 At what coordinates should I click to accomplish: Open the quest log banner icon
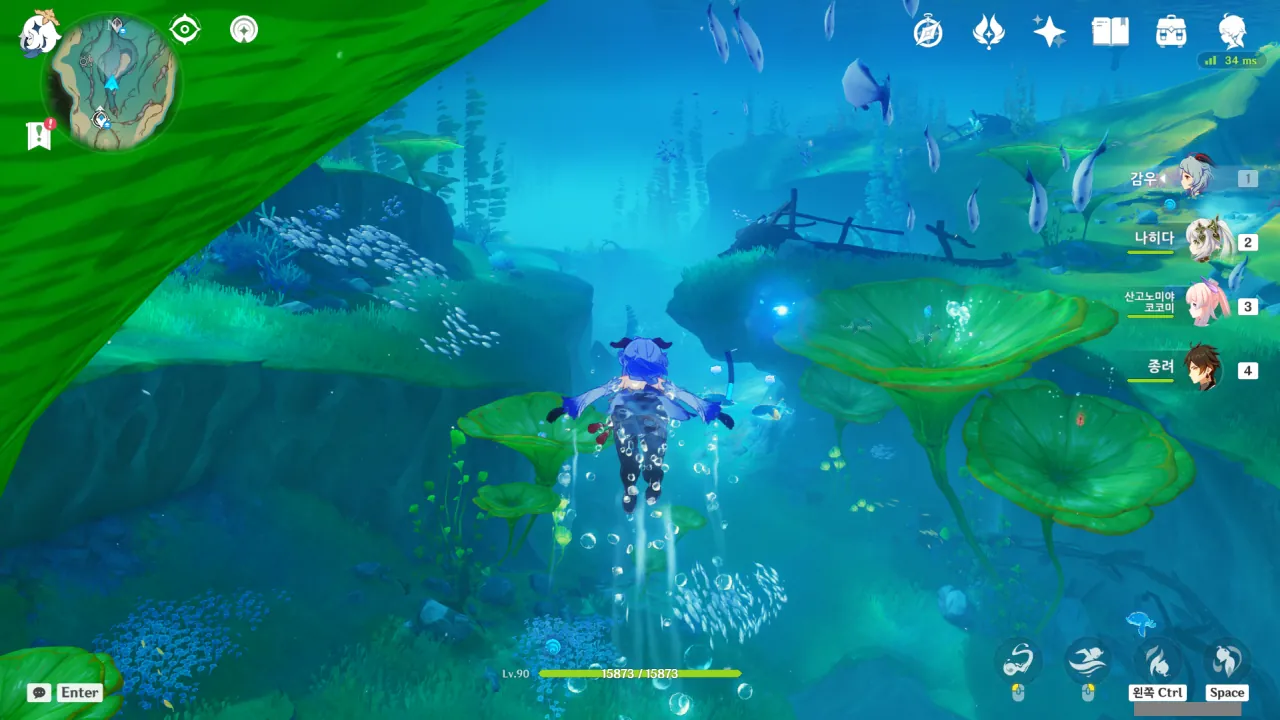click(x=39, y=135)
